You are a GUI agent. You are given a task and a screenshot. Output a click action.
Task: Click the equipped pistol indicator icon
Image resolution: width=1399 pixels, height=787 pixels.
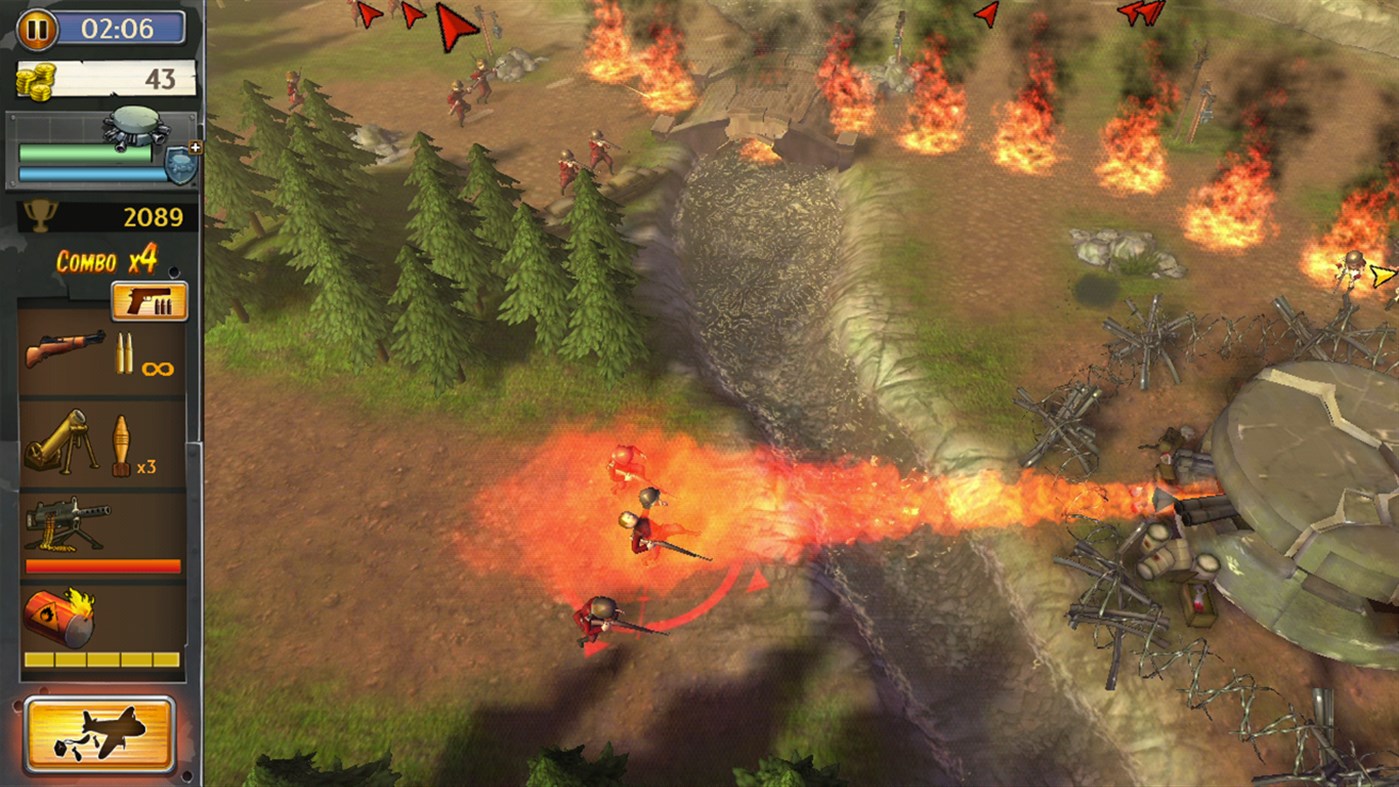tap(148, 299)
